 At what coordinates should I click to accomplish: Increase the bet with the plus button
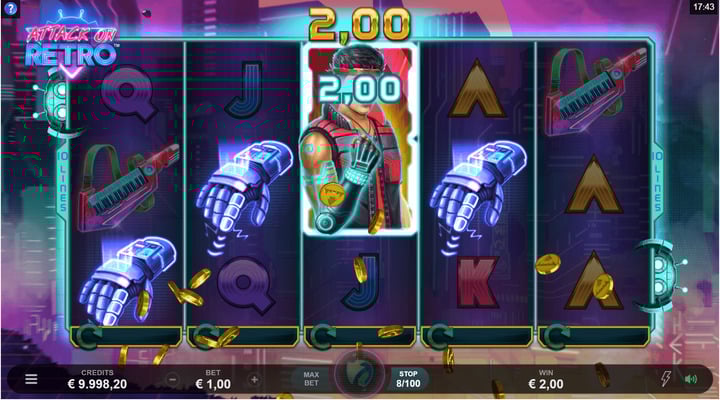tap(254, 380)
